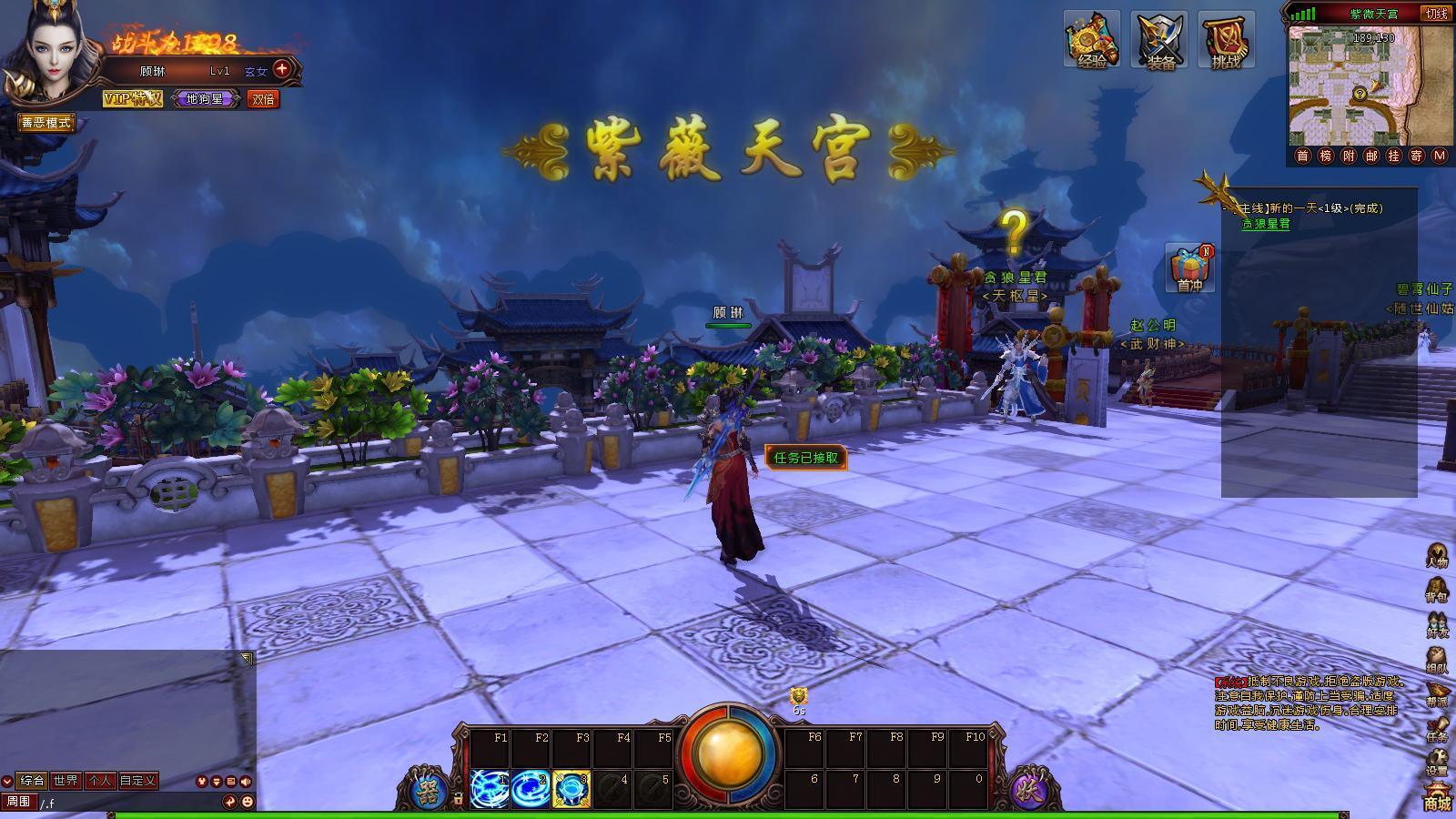The image size is (1456, 819).
Task: Activate the skill in hotbar slot 1
Action: coord(490,788)
